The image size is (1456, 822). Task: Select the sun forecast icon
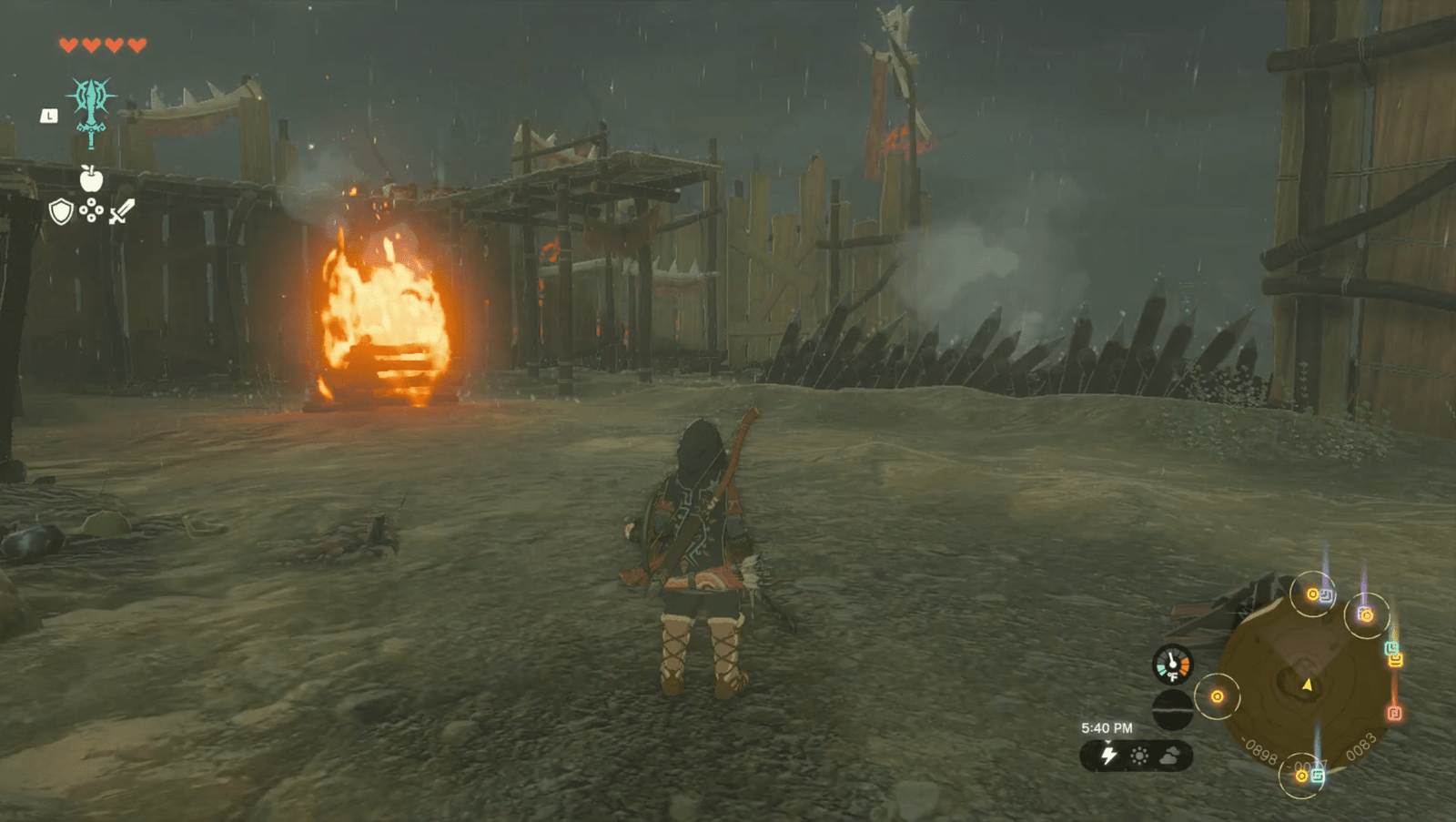click(x=1138, y=756)
